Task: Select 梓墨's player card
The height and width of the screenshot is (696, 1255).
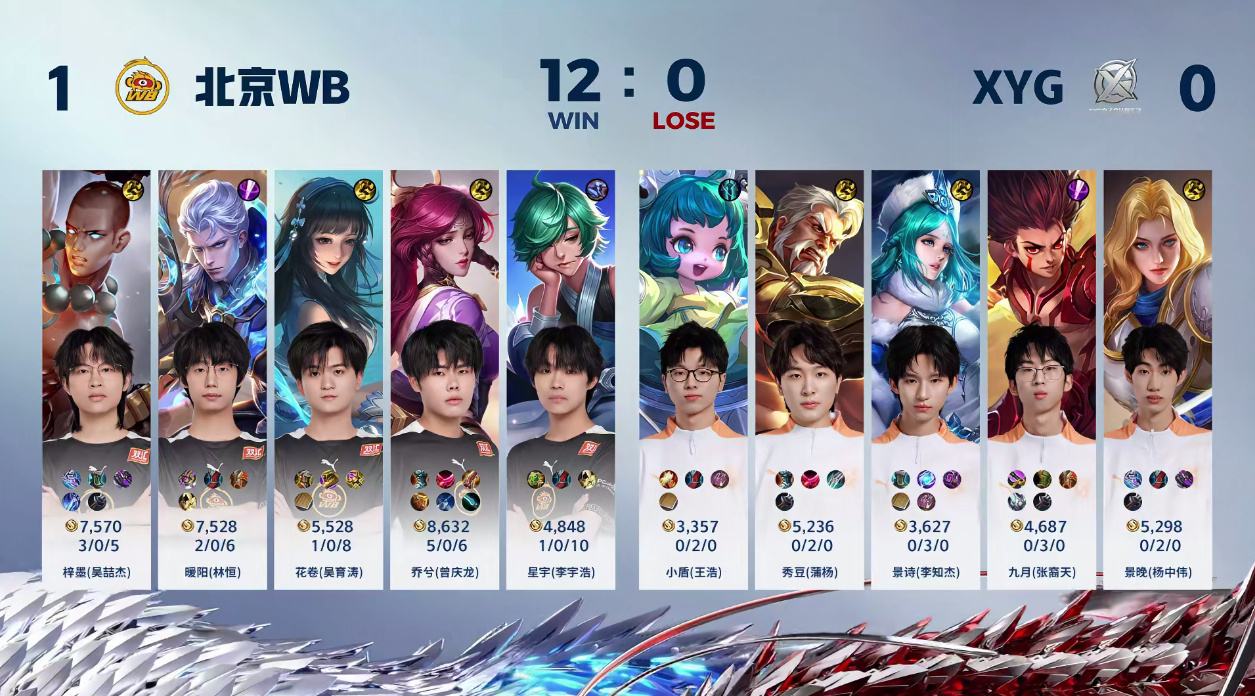Action: [96, 378]
